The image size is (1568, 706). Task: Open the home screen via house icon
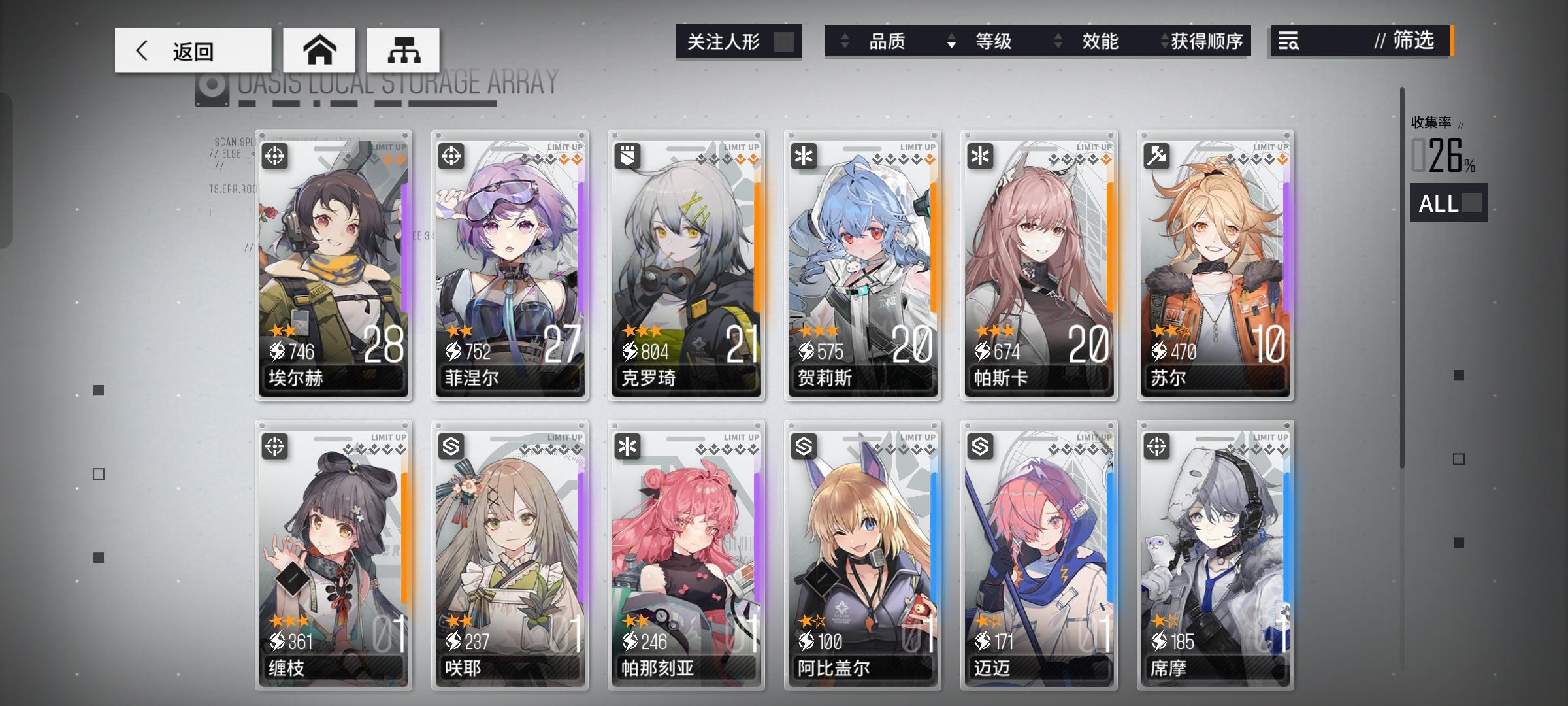tap(320, 49)
